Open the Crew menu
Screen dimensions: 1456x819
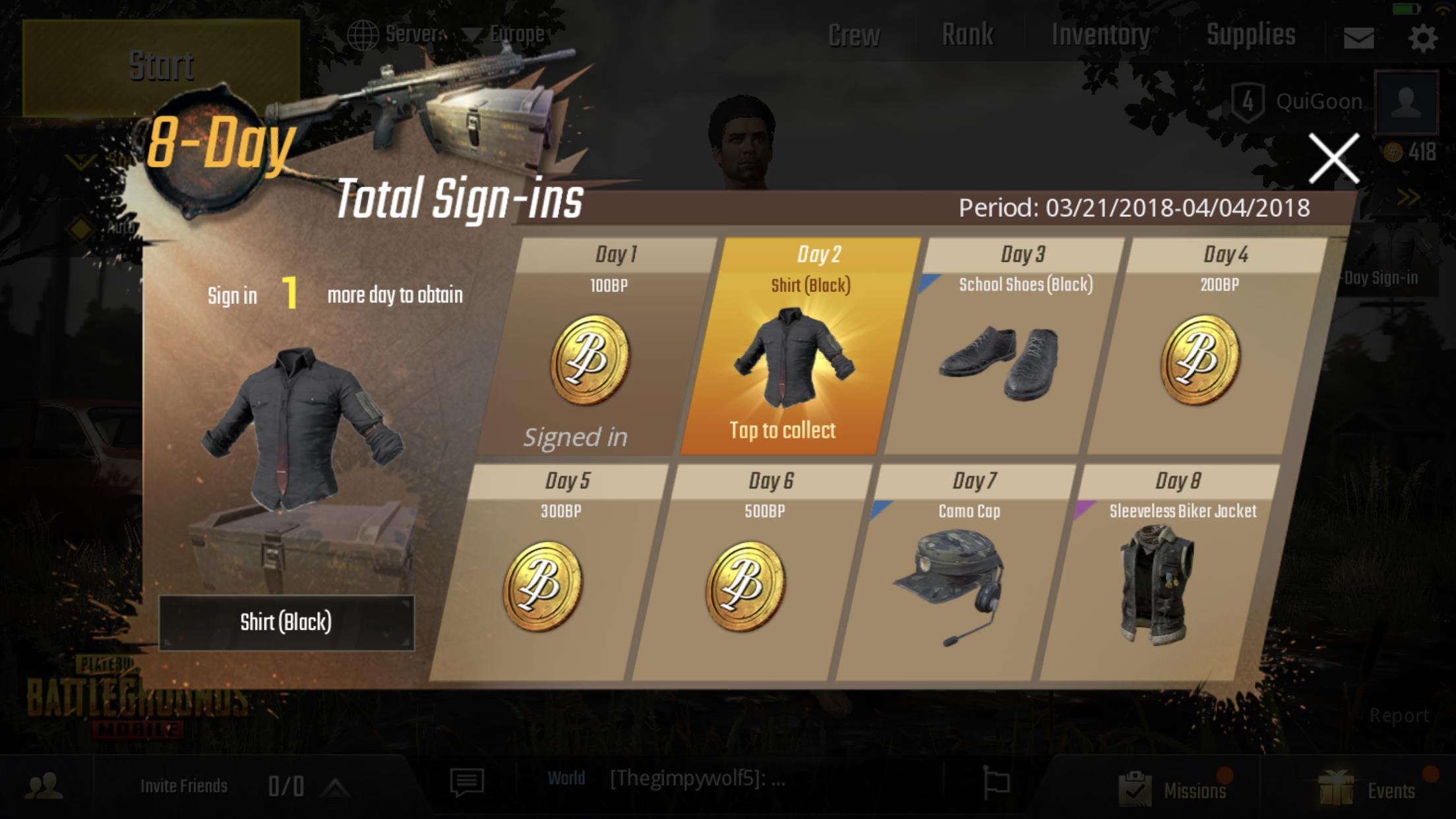853,34
